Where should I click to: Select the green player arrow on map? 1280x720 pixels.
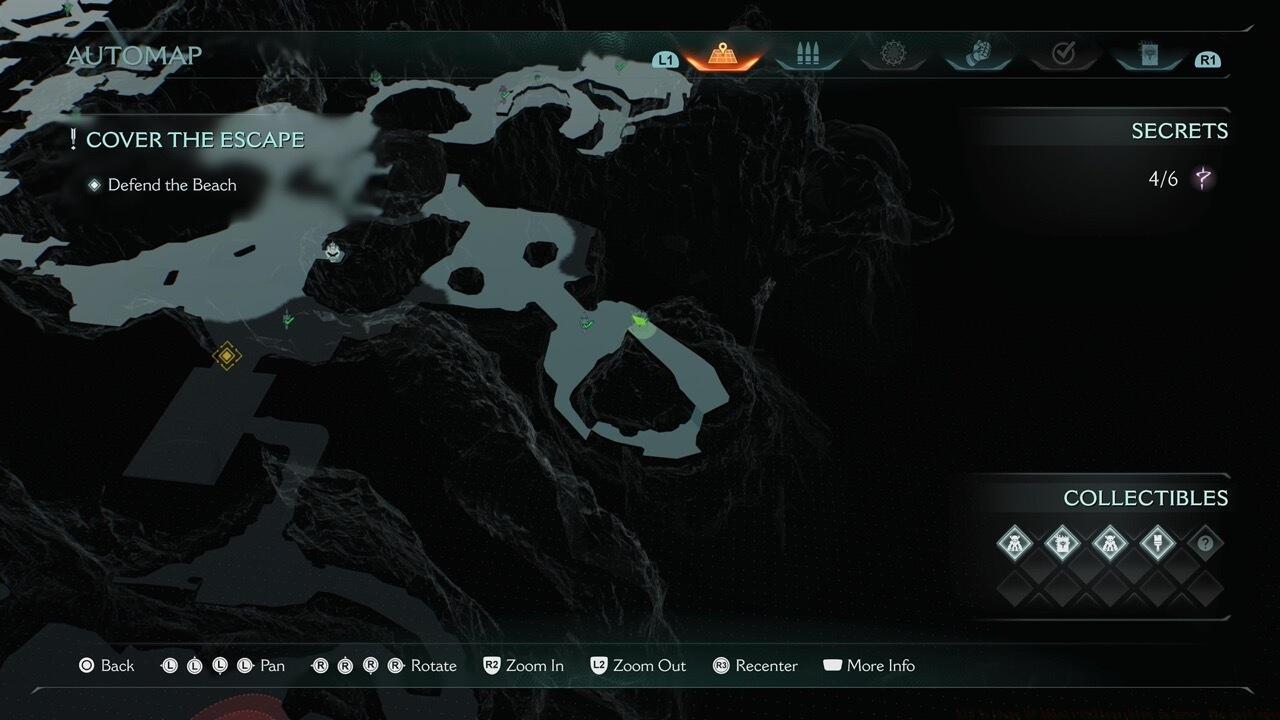point(639,320)
